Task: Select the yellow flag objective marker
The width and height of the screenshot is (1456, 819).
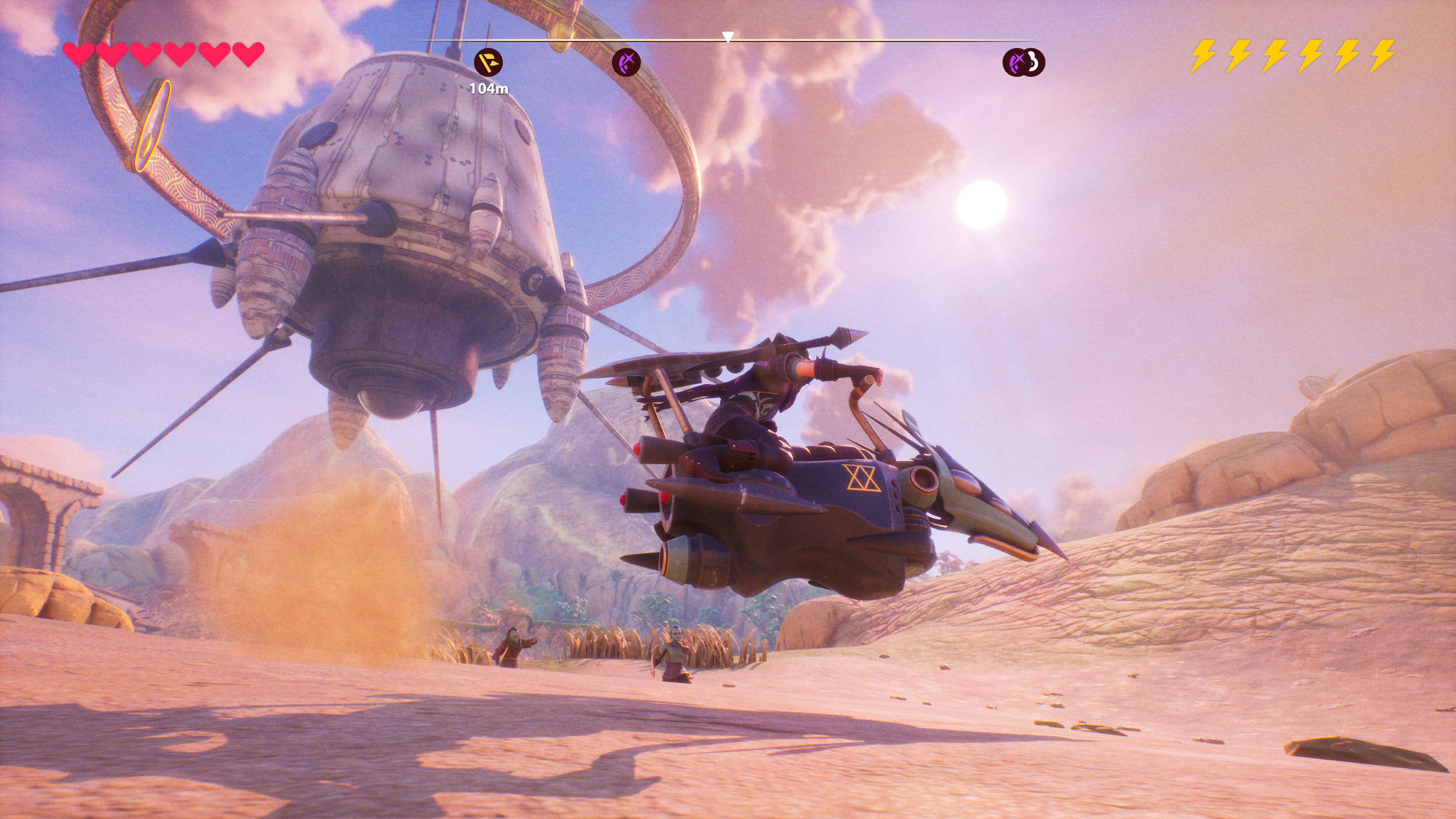Action: (488, 62)
